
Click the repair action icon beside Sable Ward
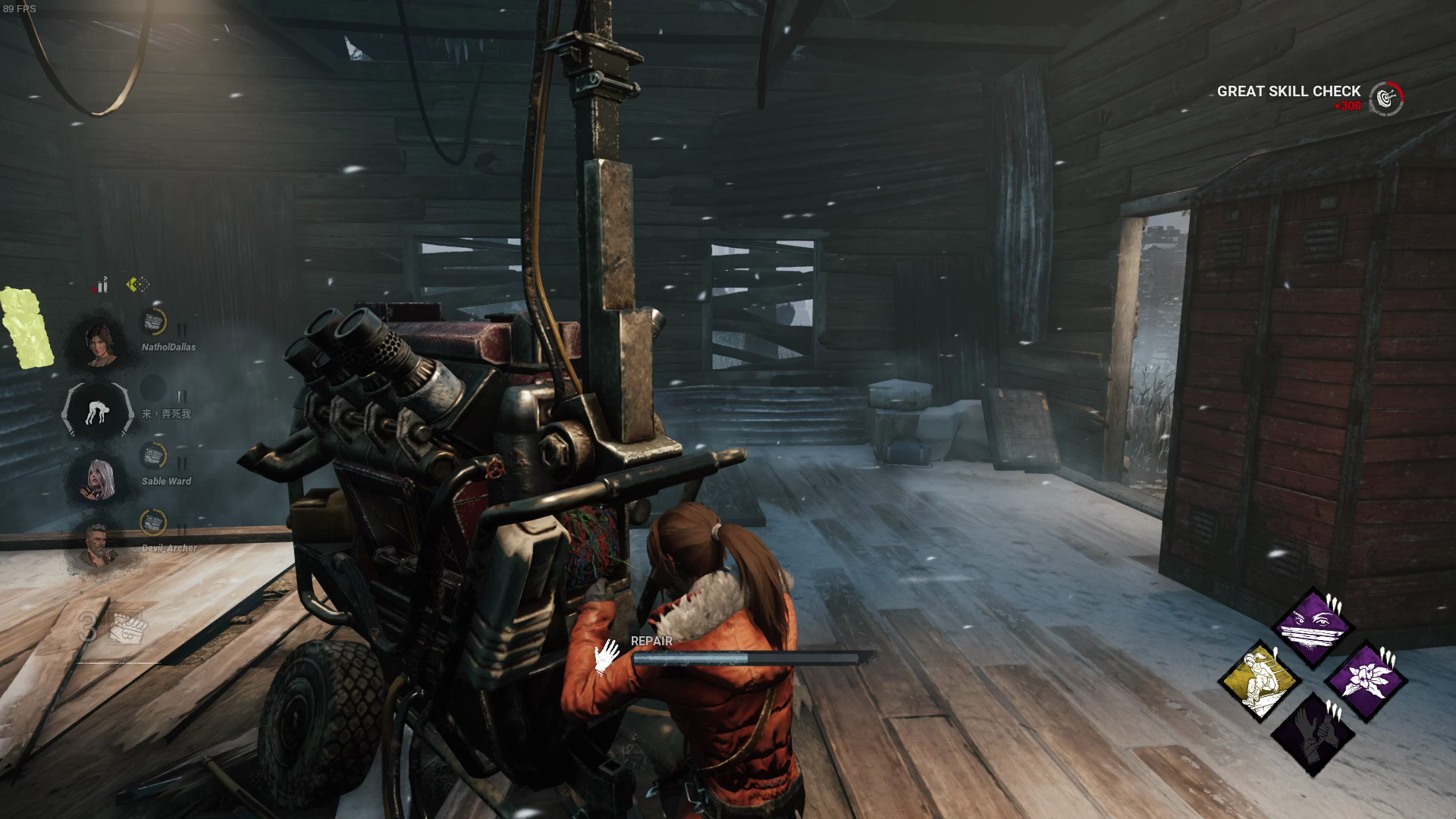154,456
